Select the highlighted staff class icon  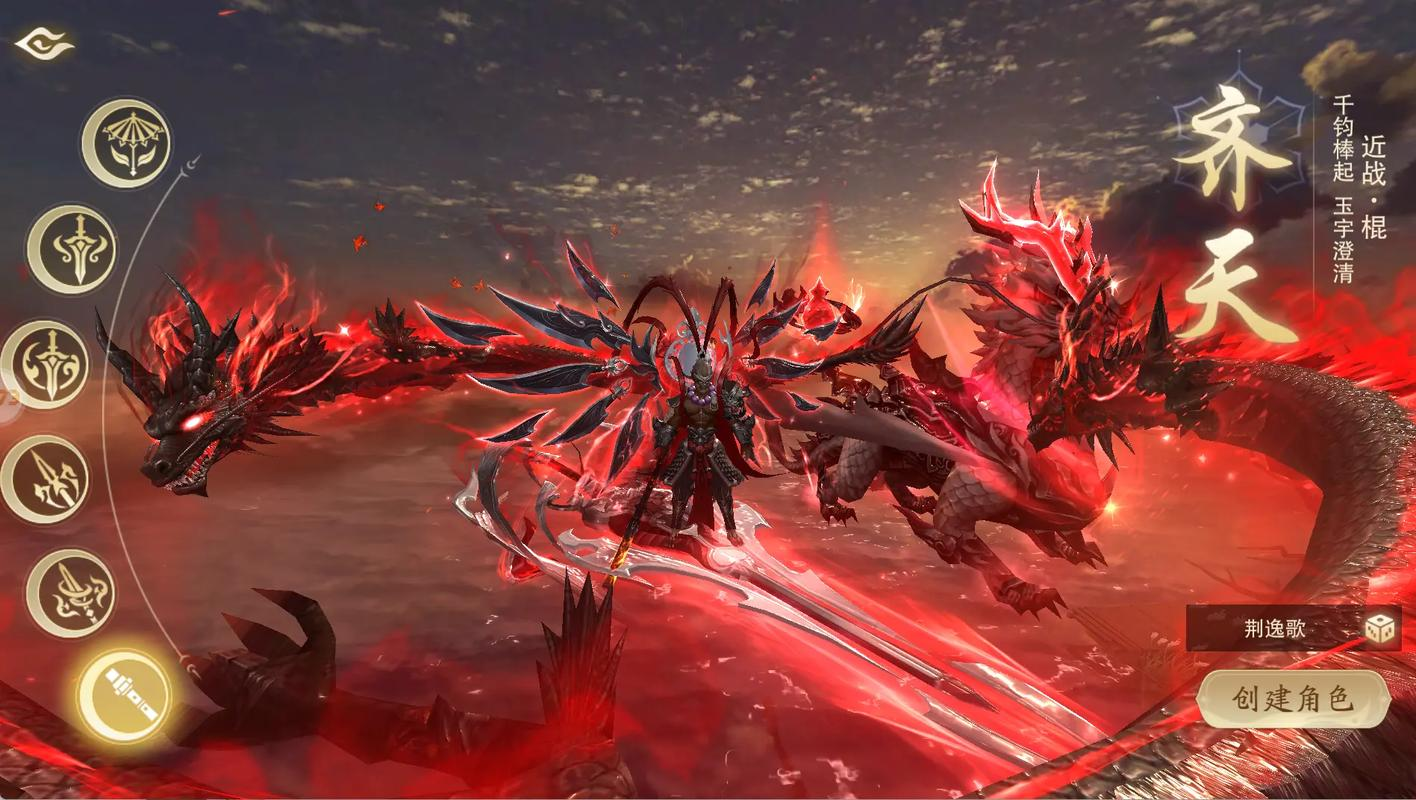pyautogui.click(x=124, y=694)
